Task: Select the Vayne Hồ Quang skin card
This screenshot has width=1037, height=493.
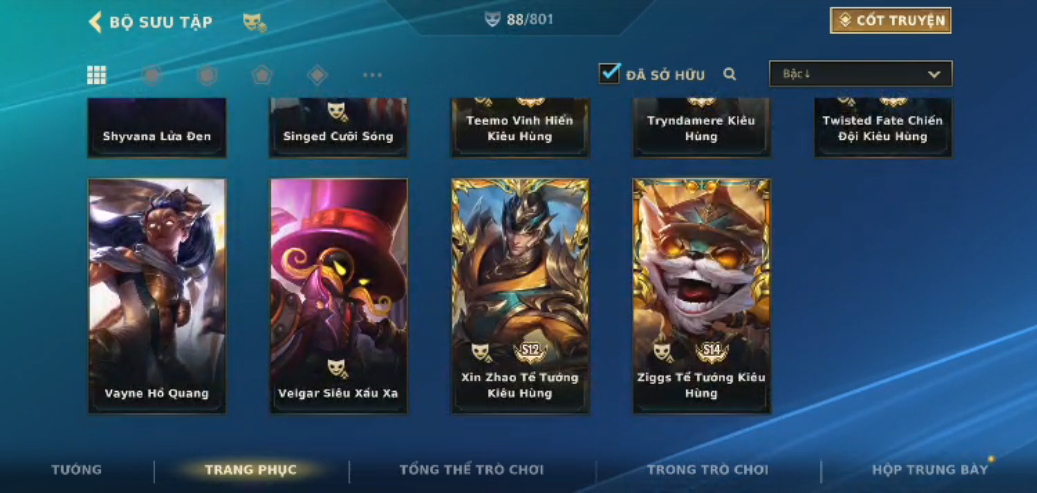Action: click(157, 296)
